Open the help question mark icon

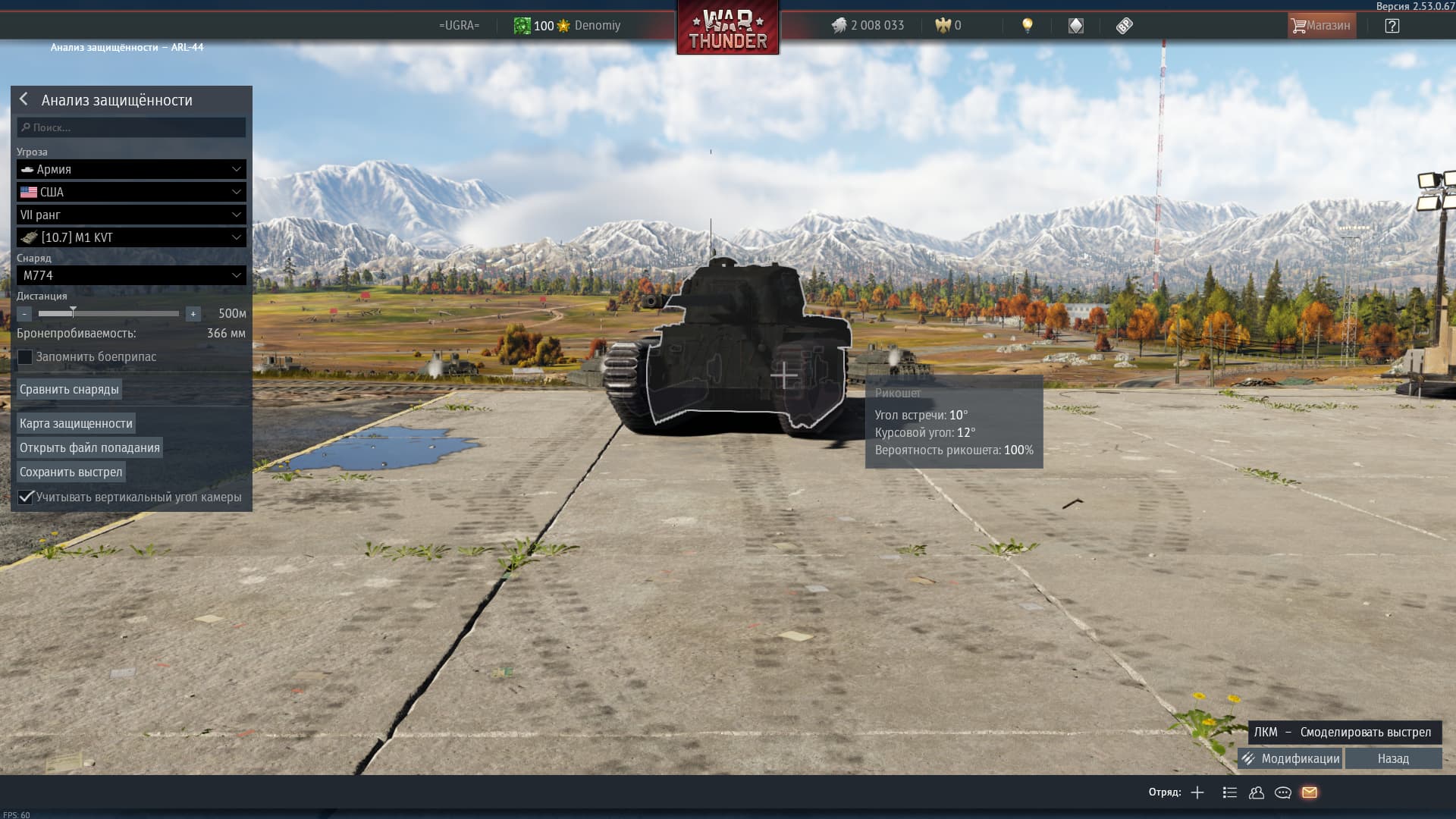1392,26
